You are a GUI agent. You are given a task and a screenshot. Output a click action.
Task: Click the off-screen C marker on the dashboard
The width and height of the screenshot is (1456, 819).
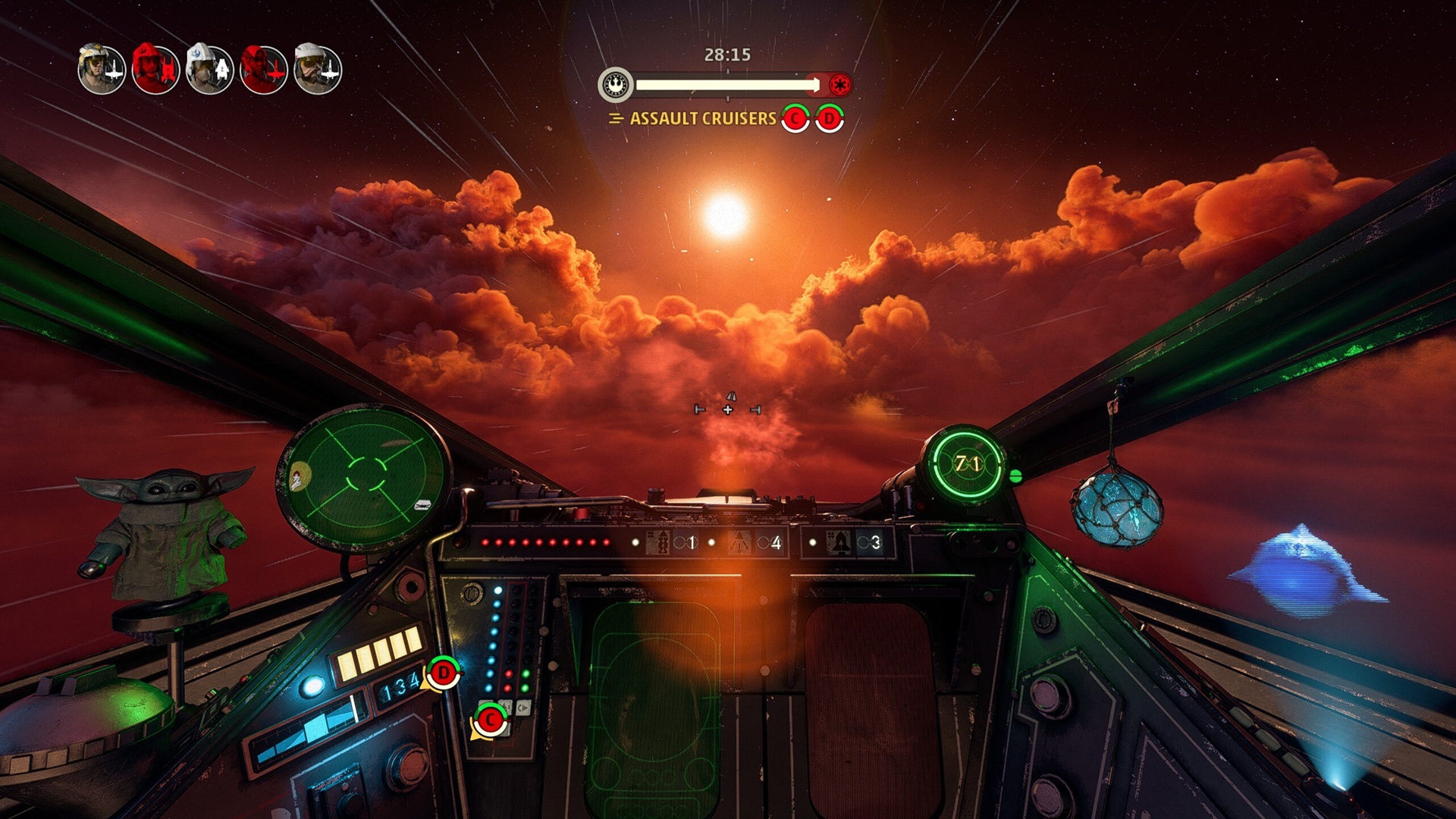click(491, 720)
